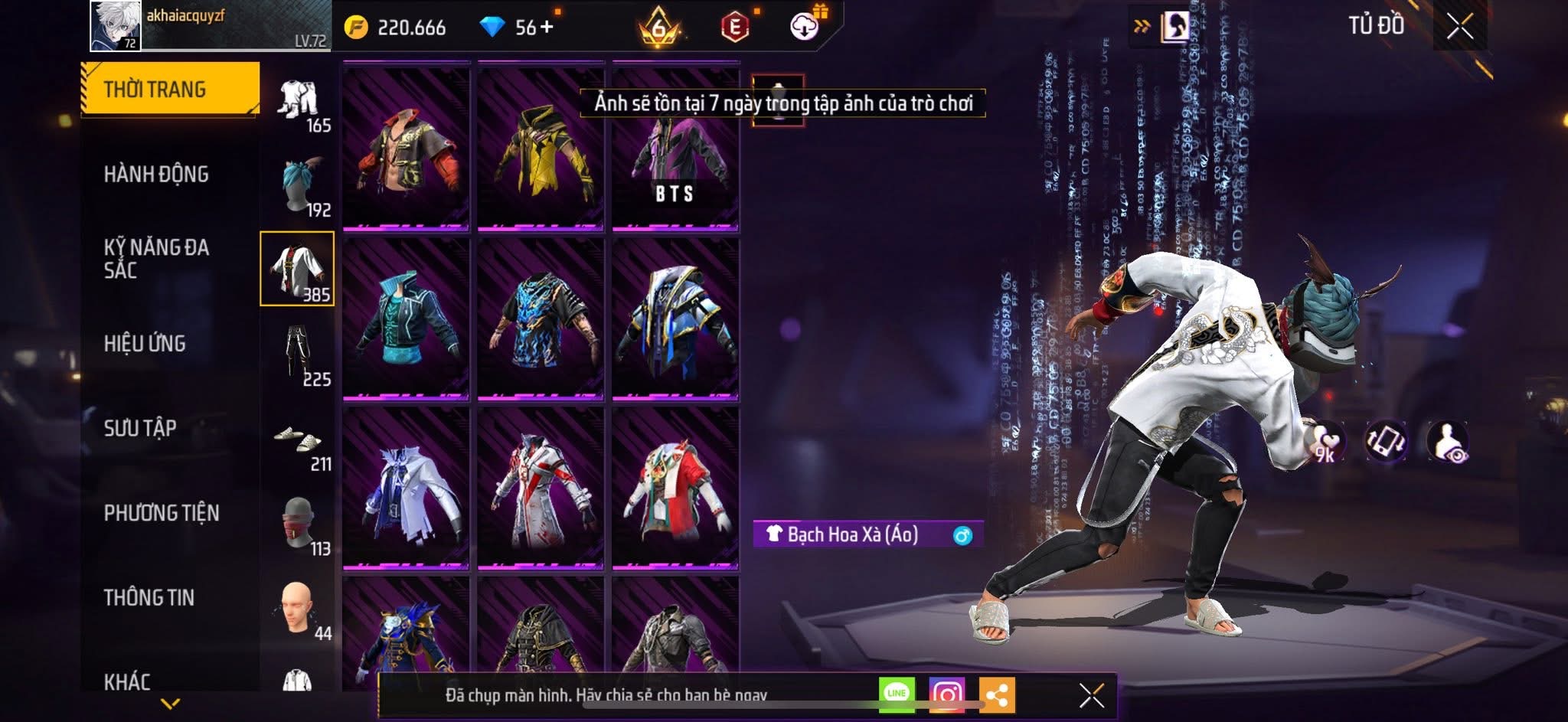Show the Thông Tin section
This screenshot has width=1568, height=722.
(149, 597)
